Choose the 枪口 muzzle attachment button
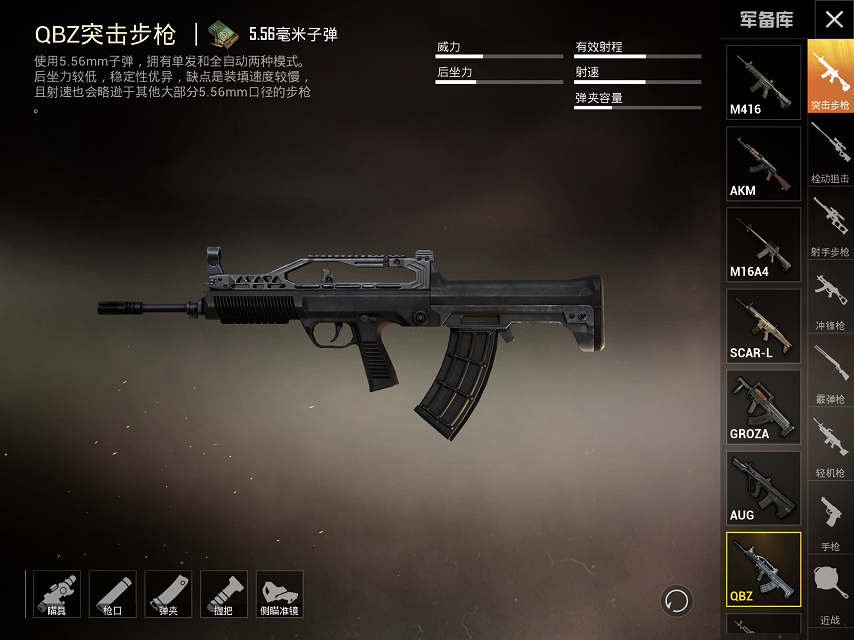854x640 pixels. pos(112,594)
